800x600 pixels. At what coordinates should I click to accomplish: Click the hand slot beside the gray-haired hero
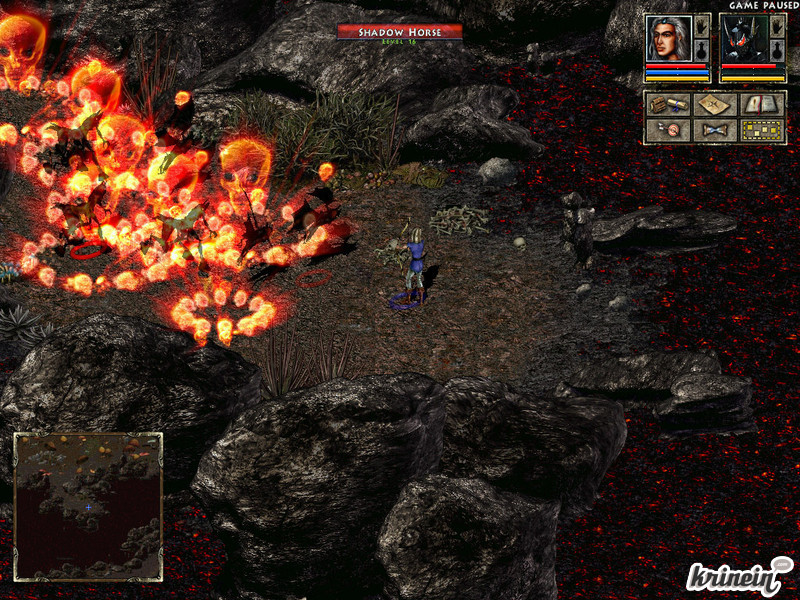coord(702,25)
